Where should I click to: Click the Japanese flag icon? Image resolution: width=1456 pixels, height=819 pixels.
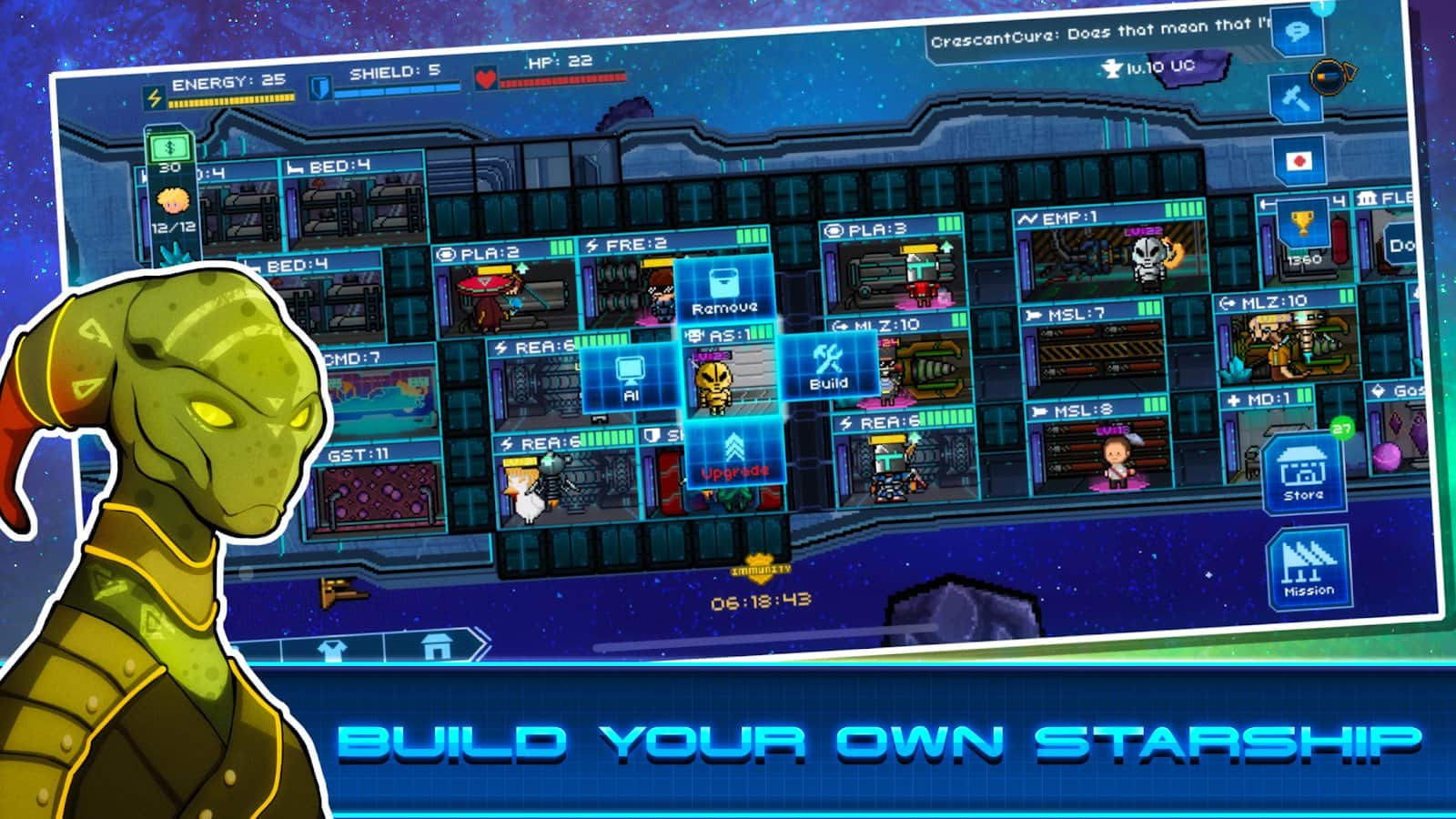1299,159
